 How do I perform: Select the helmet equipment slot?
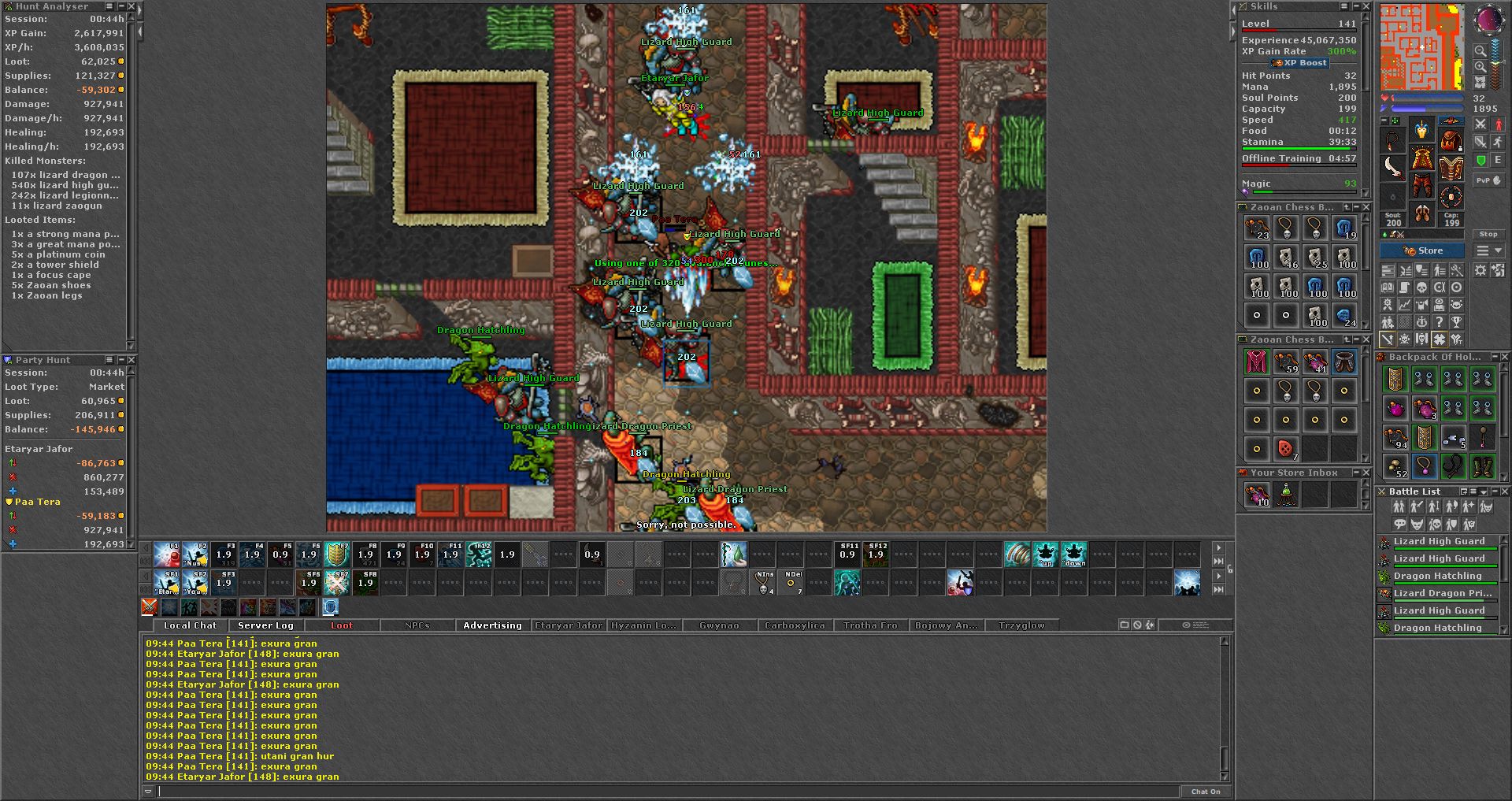pyautogui.click(x=1421, y=130)
